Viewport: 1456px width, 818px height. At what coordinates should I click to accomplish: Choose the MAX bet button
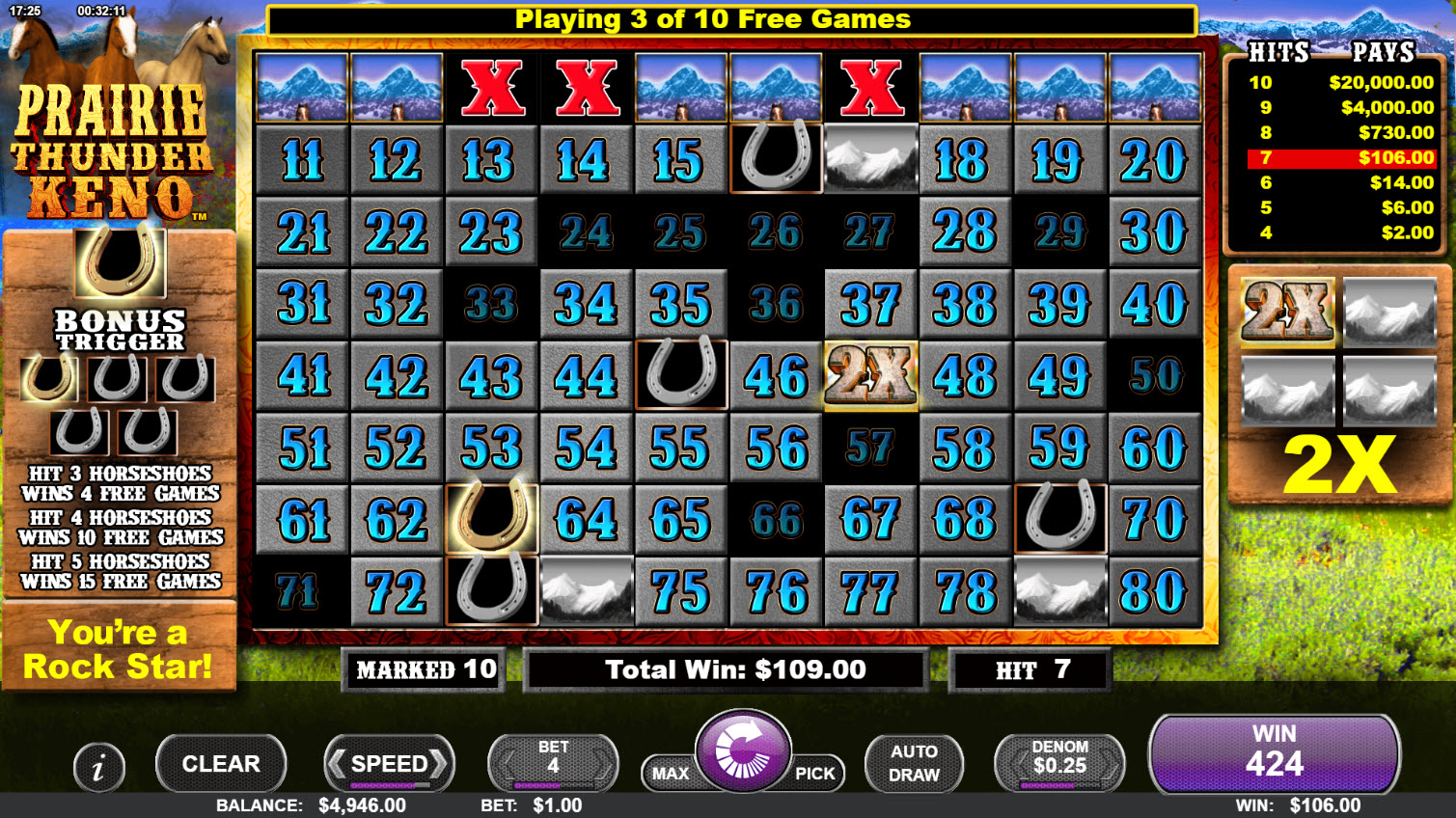pos(671,774)
